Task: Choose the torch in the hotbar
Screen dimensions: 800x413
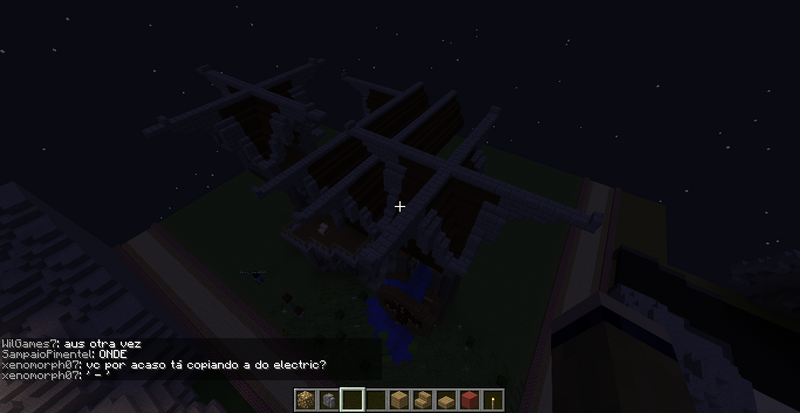Action: click(491, 400)
